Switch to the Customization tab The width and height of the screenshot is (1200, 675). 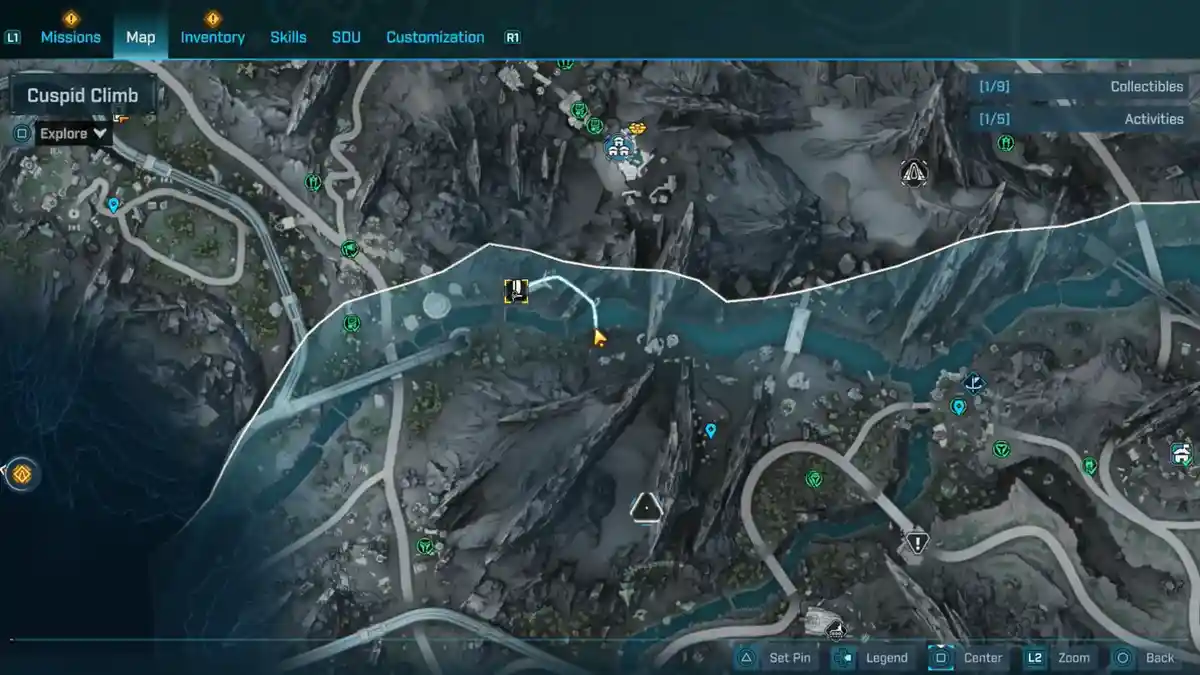435,37
